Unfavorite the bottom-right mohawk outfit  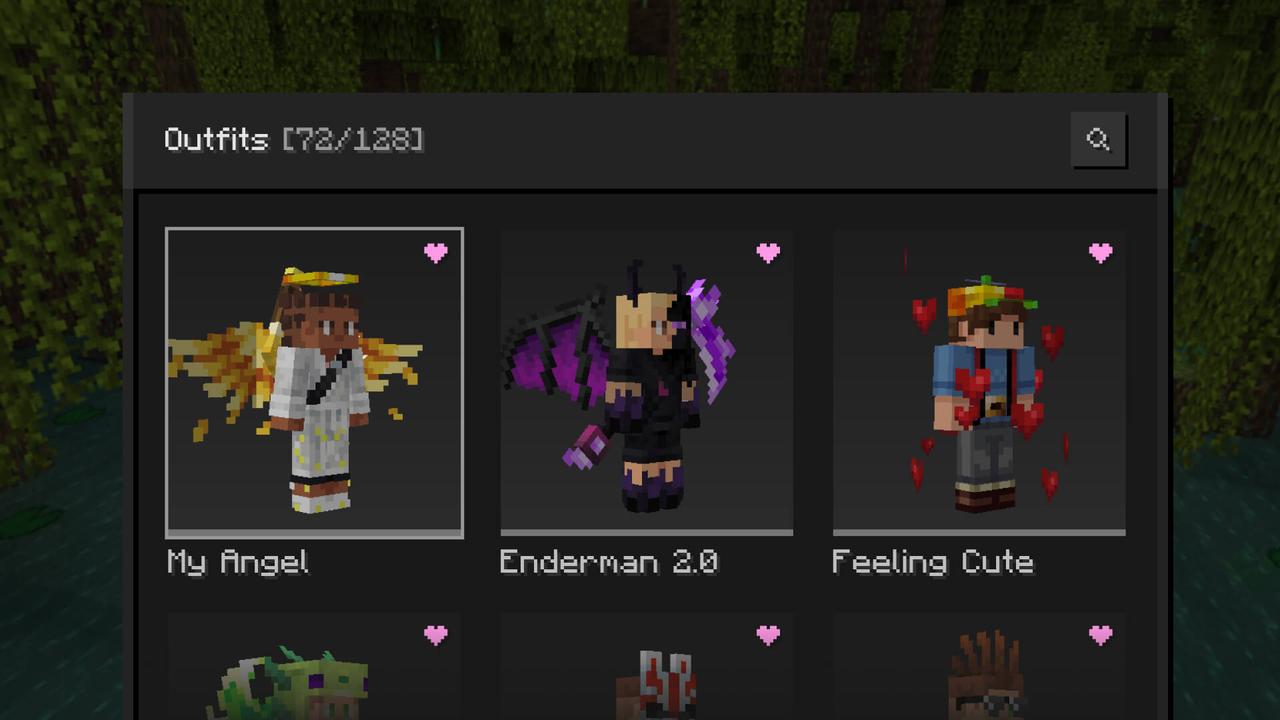(x=1100, y=636)
